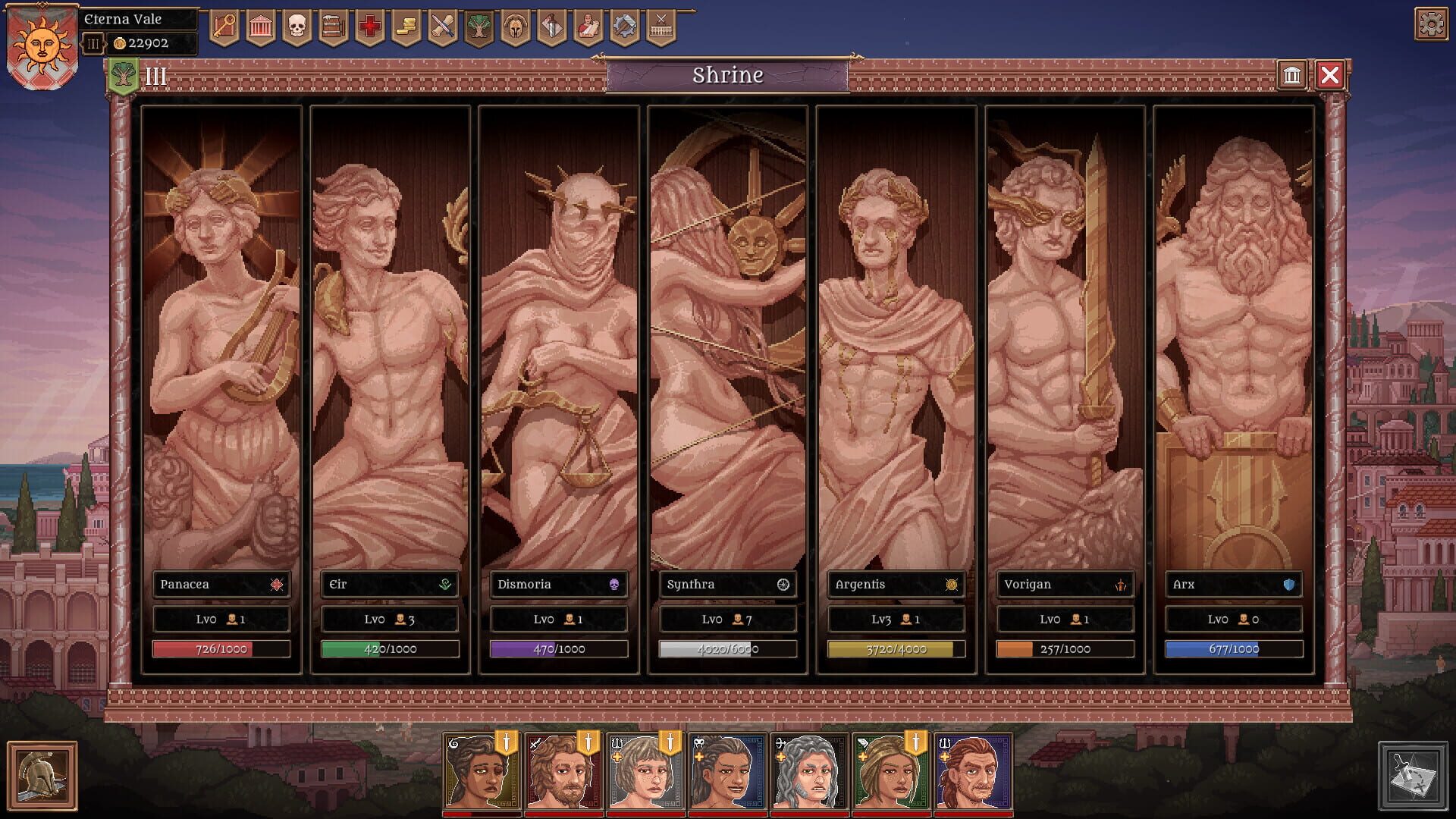
Task: Toggle the purple skull icon next to Dismoria
Action: tap(613, 585)
